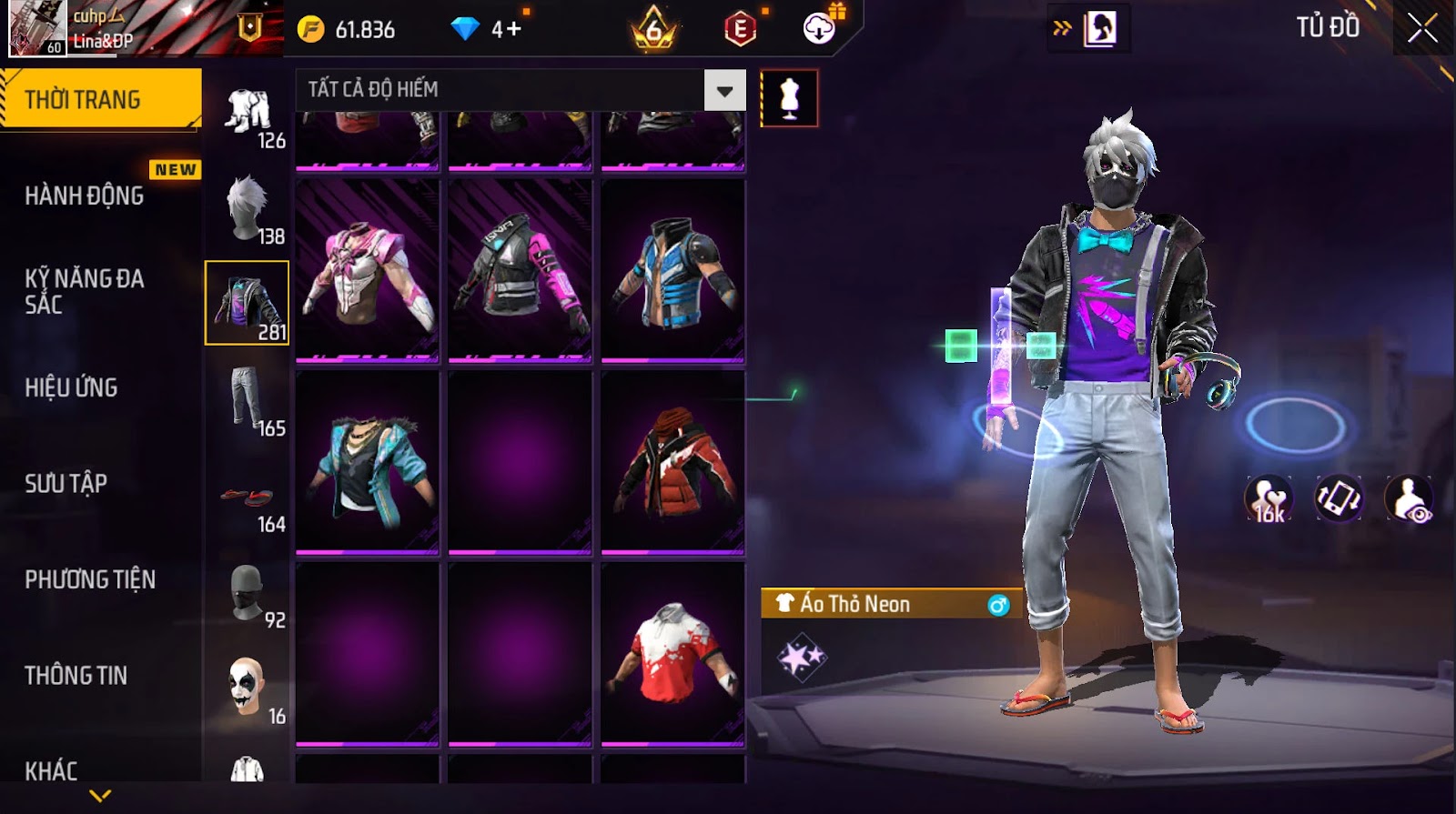Select the Kỹ Năng Đa Sắc tab
Viewport: 1456px width, 814px height.
pos(85,291)
